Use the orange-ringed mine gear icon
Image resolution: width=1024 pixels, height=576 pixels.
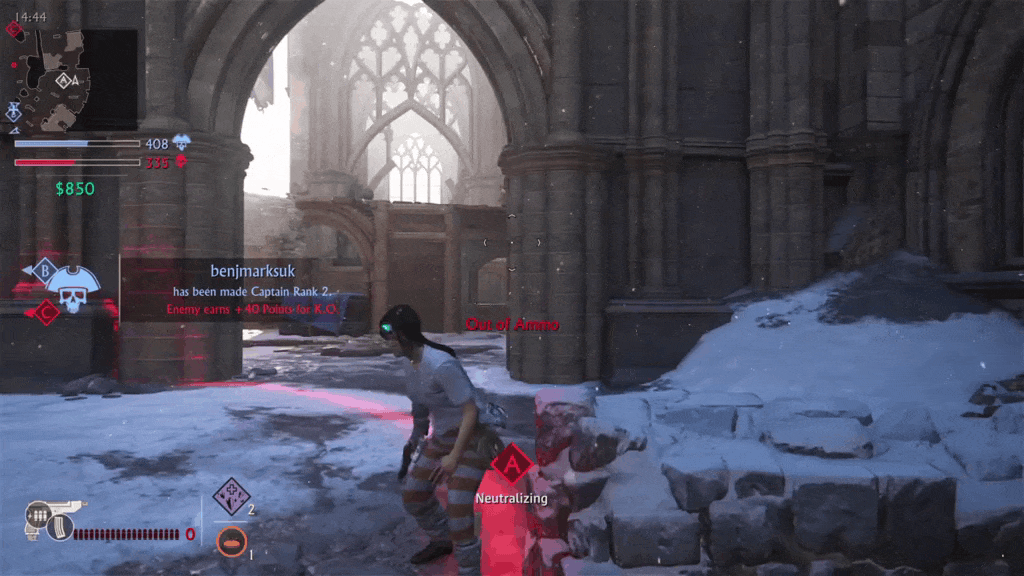tap(231, 542)
